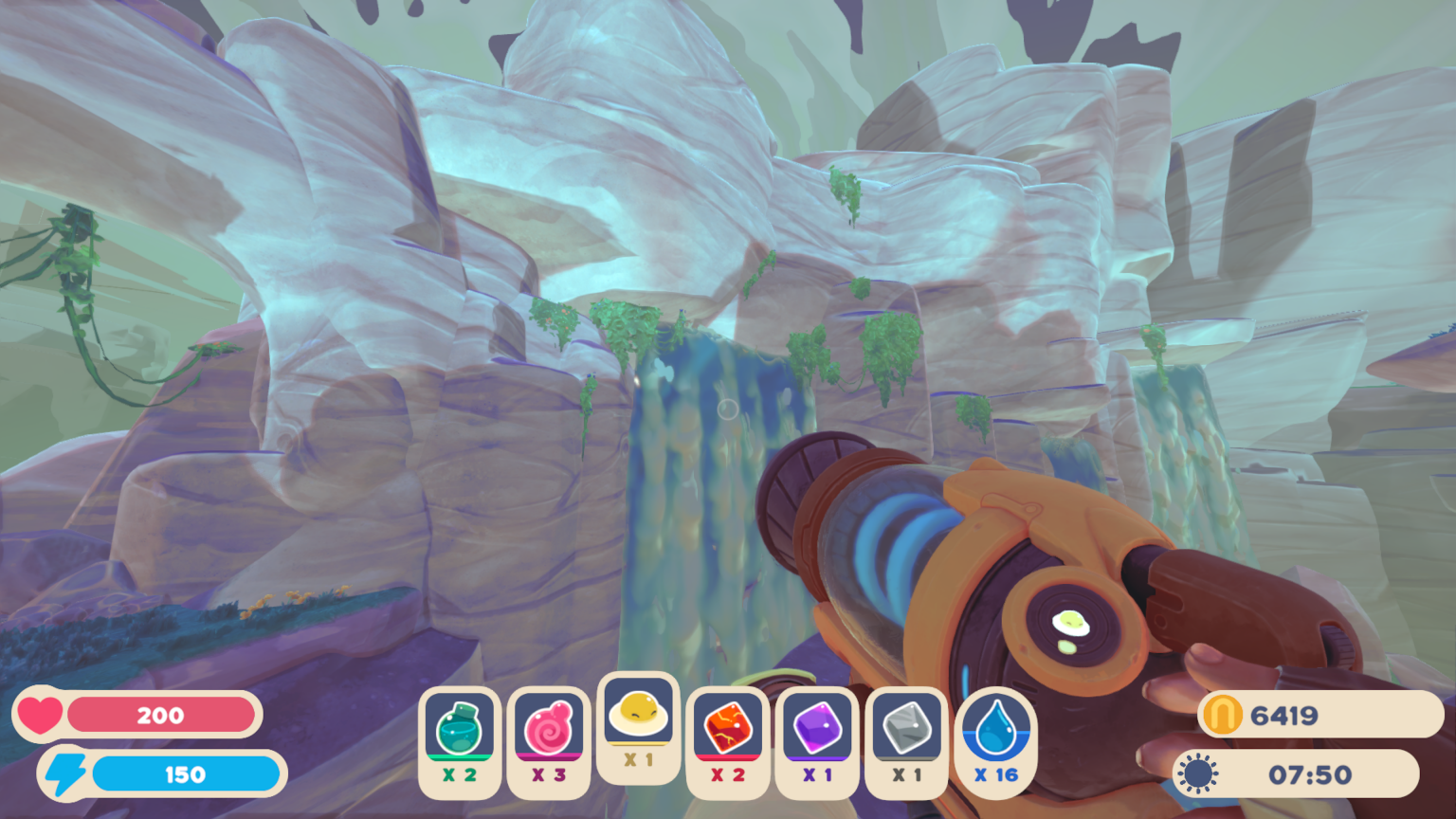Screen dimensions: 1456x819
Task: Select the red Boom plort slot
Action: tap(727, 725)
